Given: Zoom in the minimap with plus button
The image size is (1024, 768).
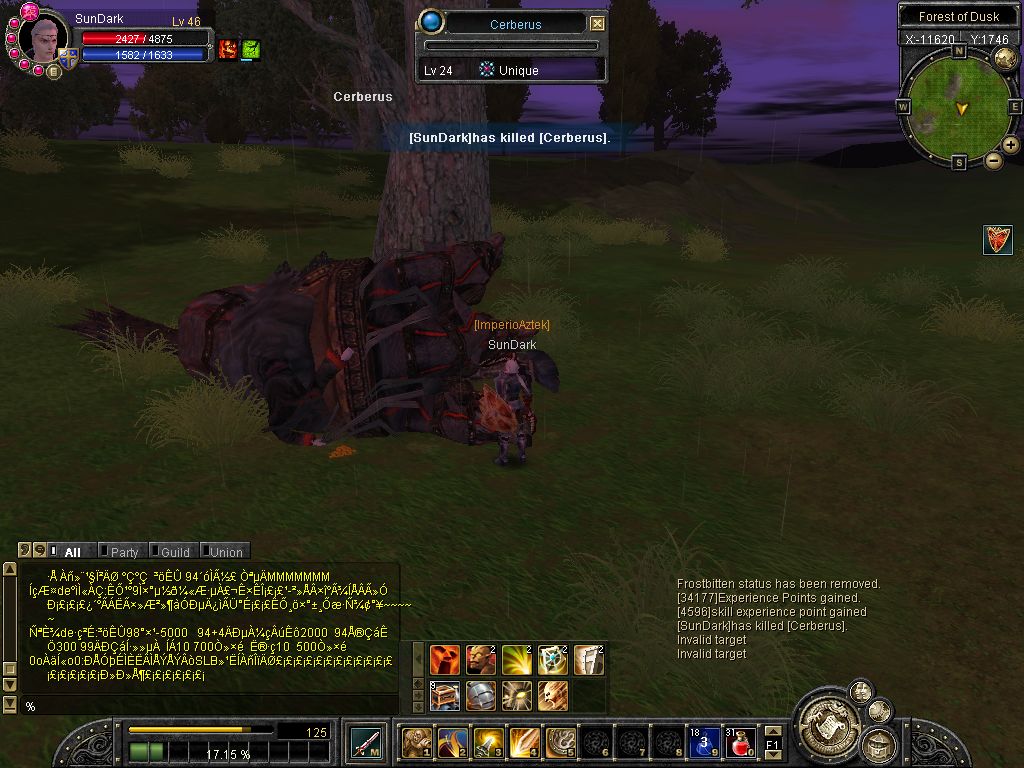Looking at the screenshot, I should (x=1010, y=145).
